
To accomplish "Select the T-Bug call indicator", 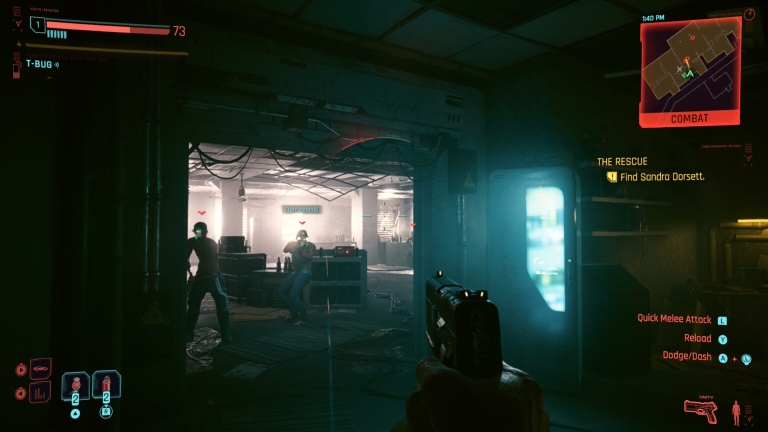I will (42, 64).
